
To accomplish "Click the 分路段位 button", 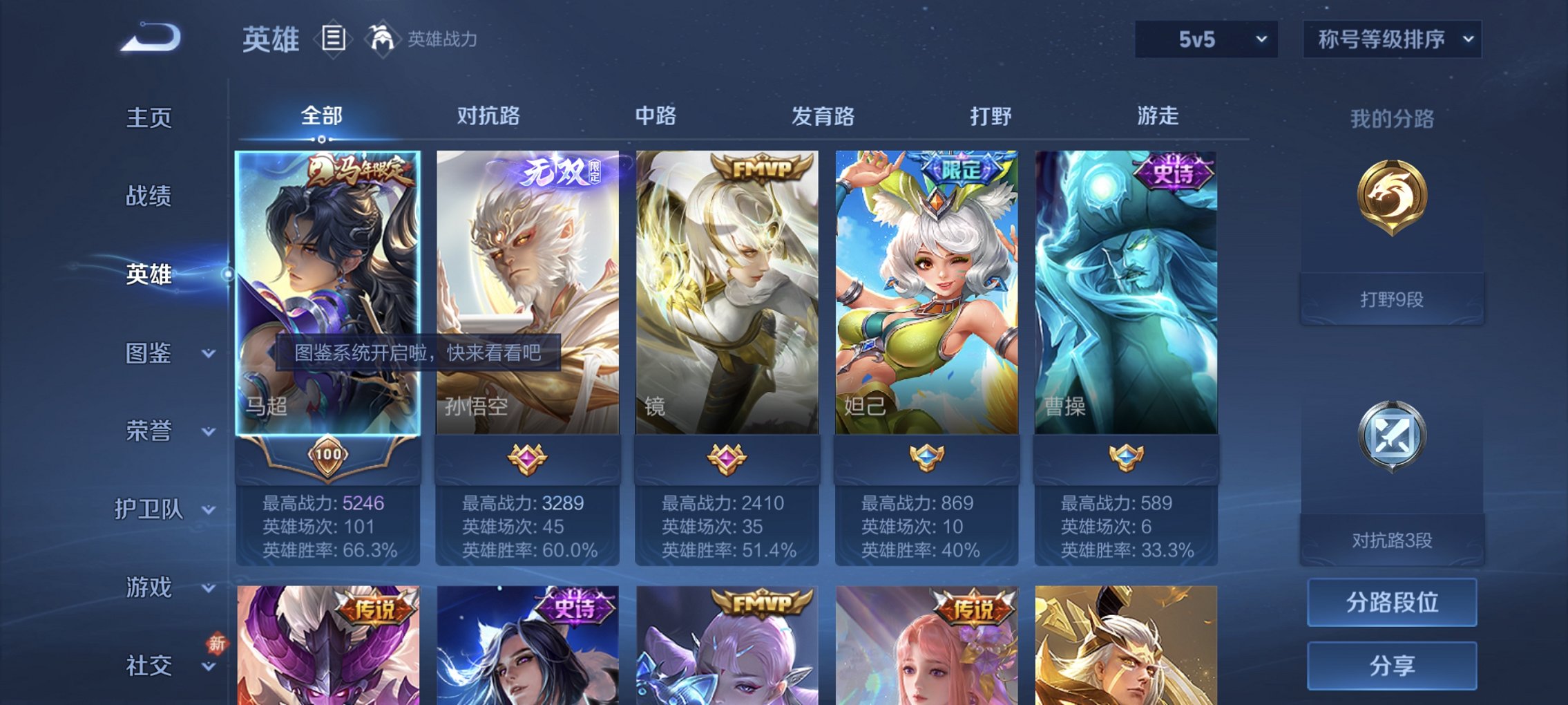I will coord(1391,603).
